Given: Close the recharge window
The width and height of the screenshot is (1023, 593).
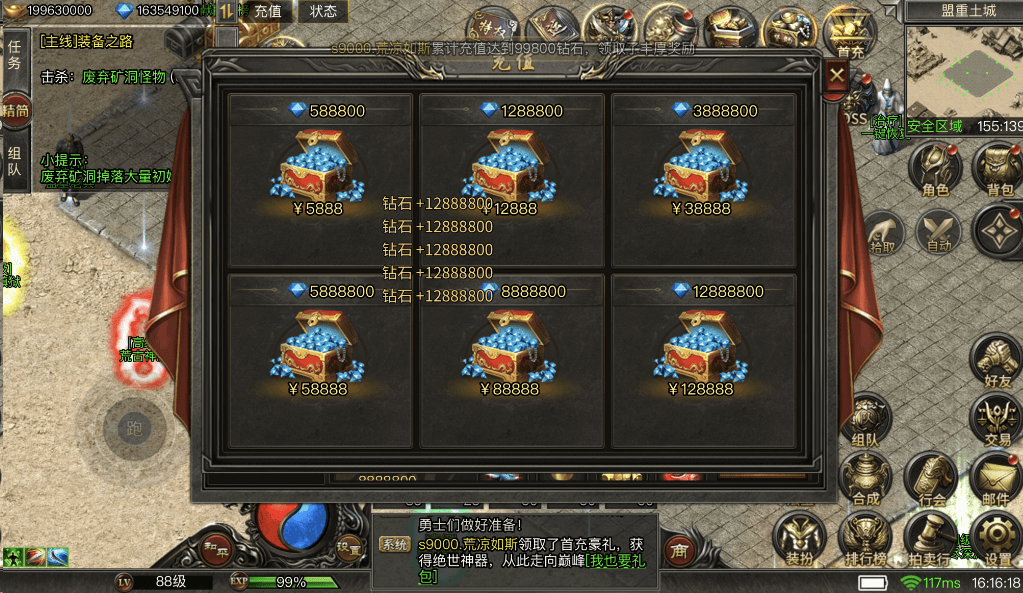Looking at the screenshot, I should (x=837, y=74).
